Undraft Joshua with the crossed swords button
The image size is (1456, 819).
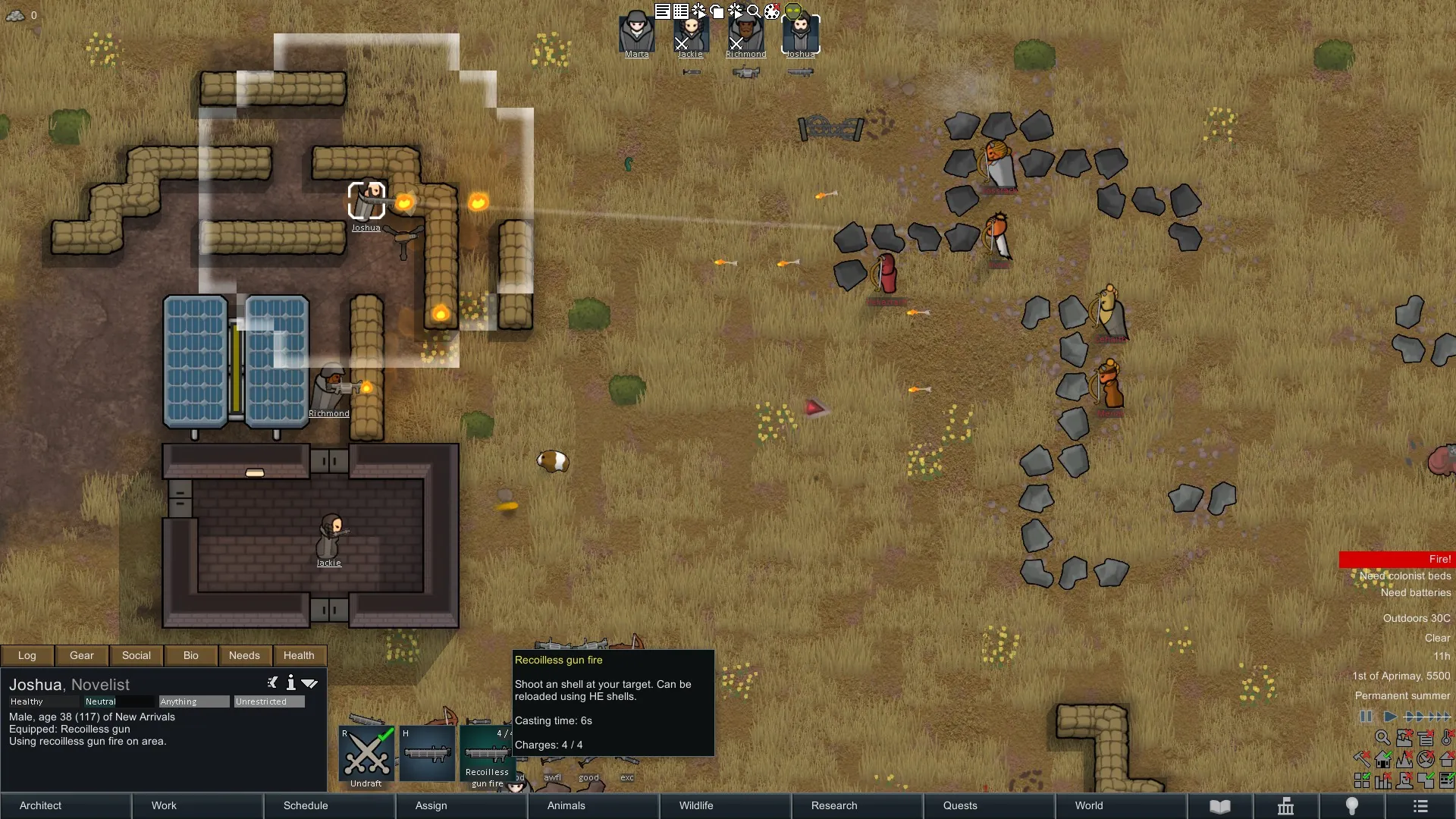366,755
